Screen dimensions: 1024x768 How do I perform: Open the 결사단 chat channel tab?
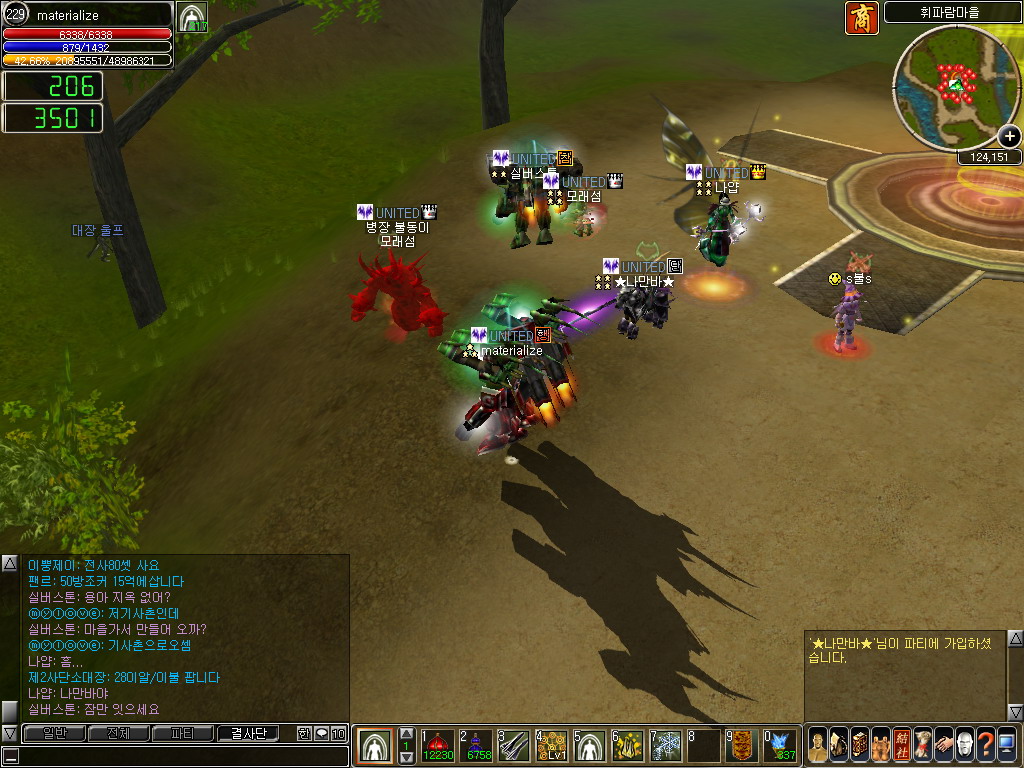(248, 733)
